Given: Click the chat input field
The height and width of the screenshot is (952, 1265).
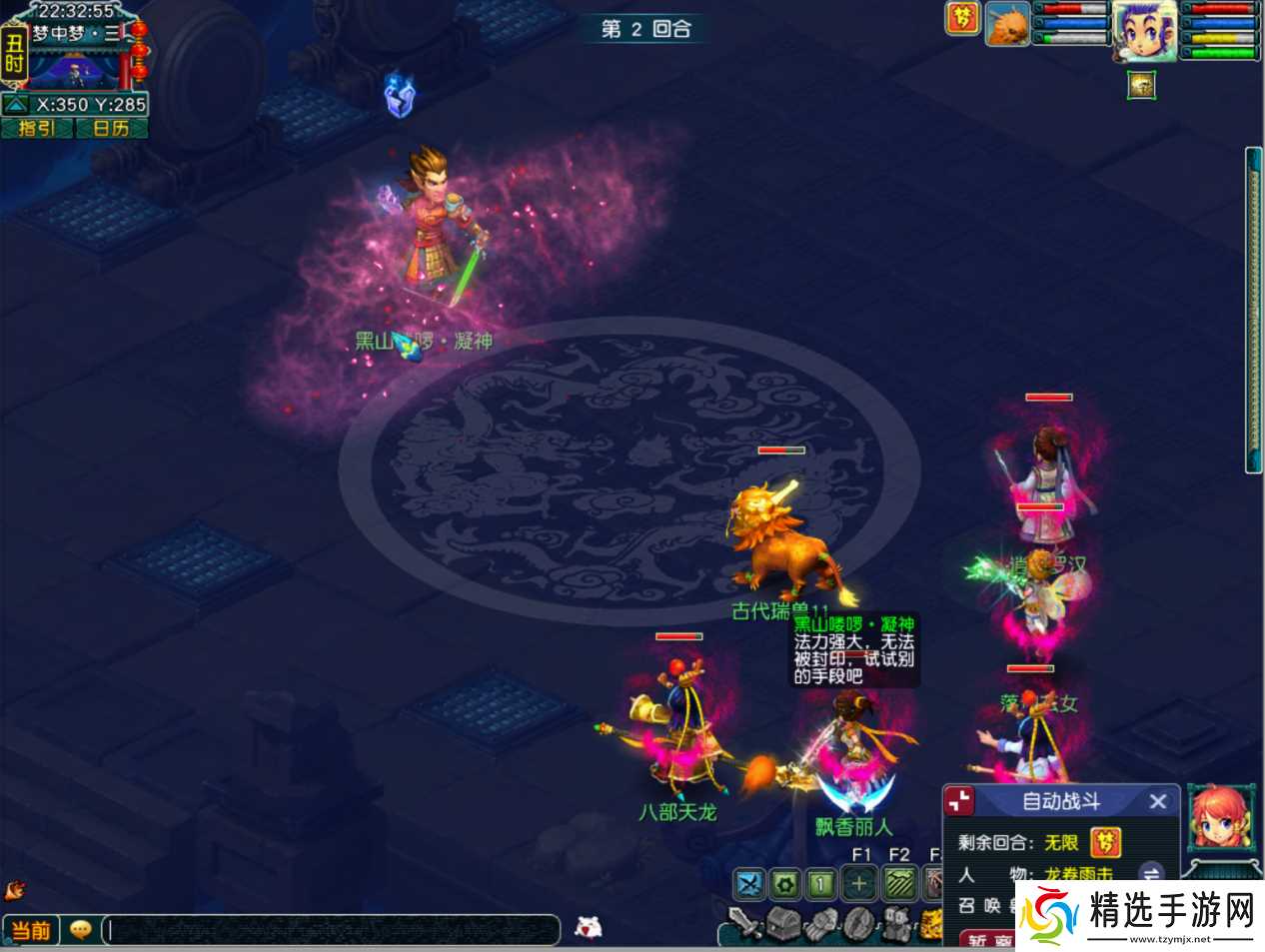Looking at the screenshot, I should [x=330, y=930].
